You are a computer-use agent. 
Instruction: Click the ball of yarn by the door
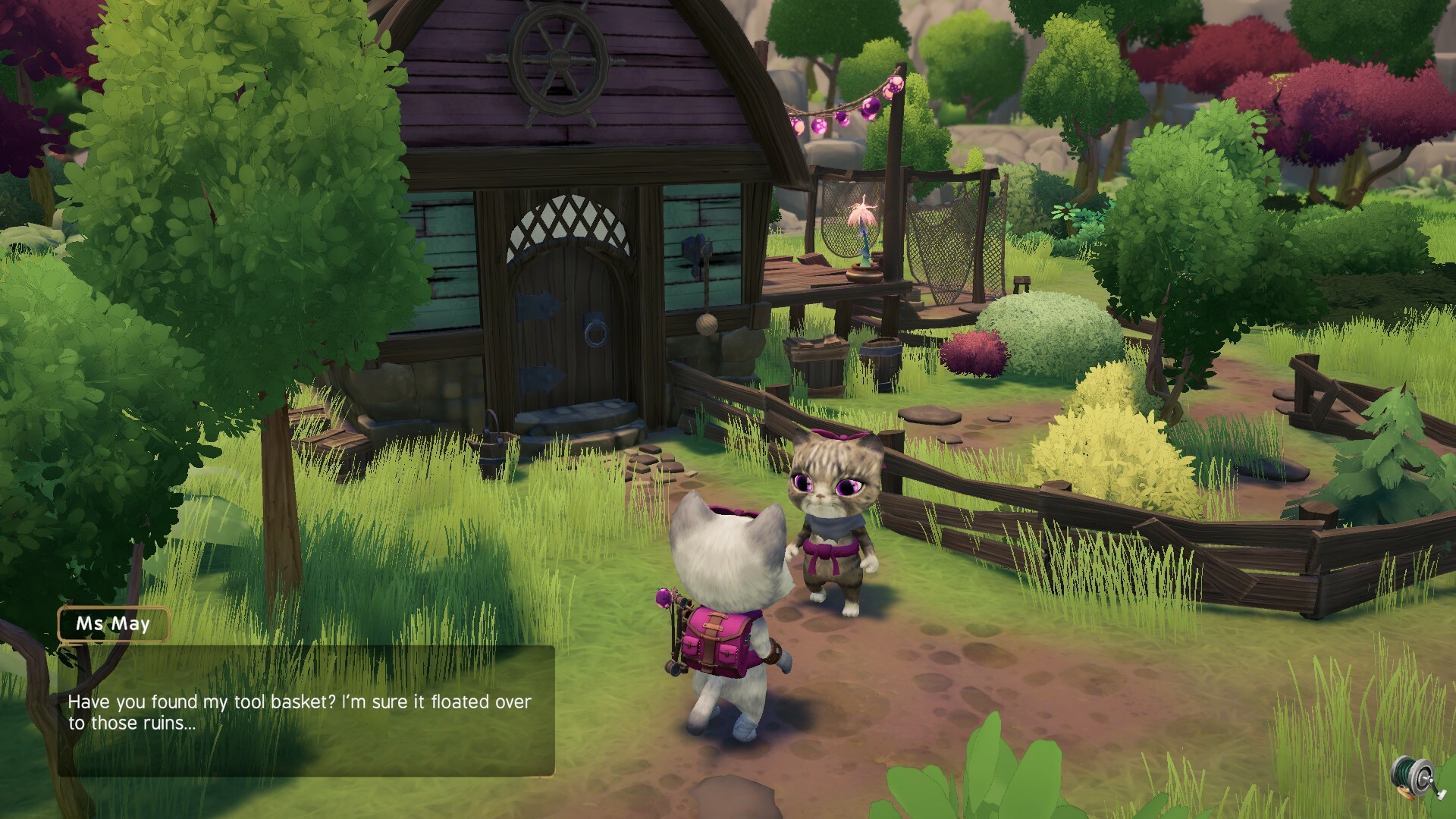pos(709,326)
